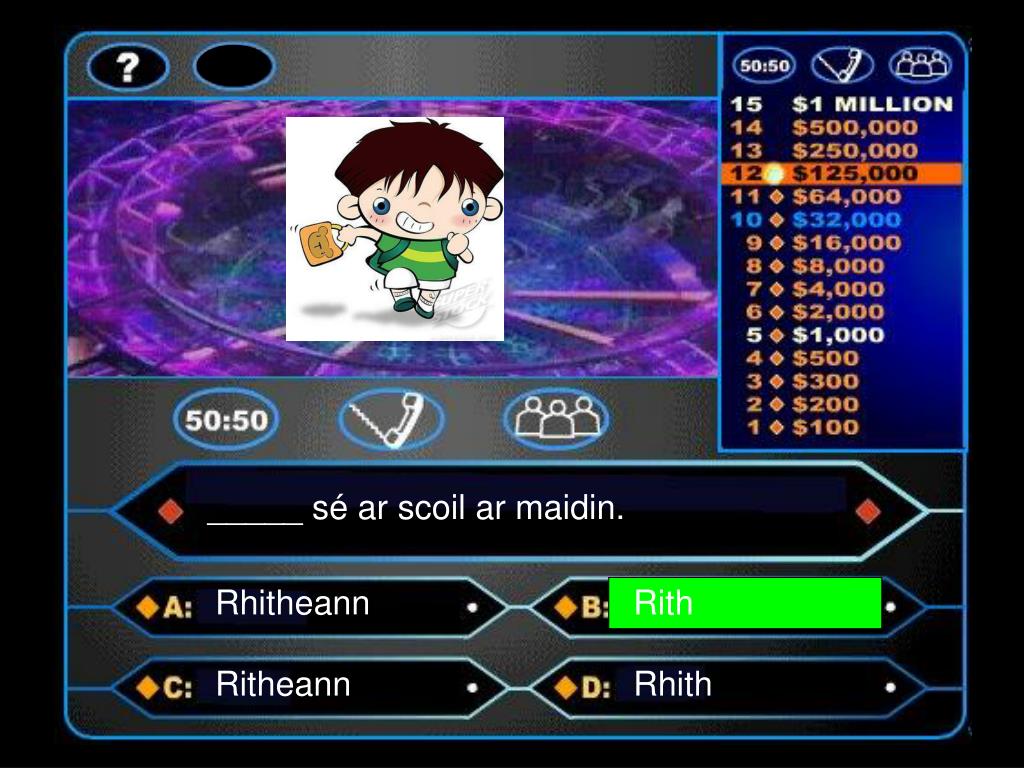Click the blank oval beside the question mark

(x=233, y=67)
